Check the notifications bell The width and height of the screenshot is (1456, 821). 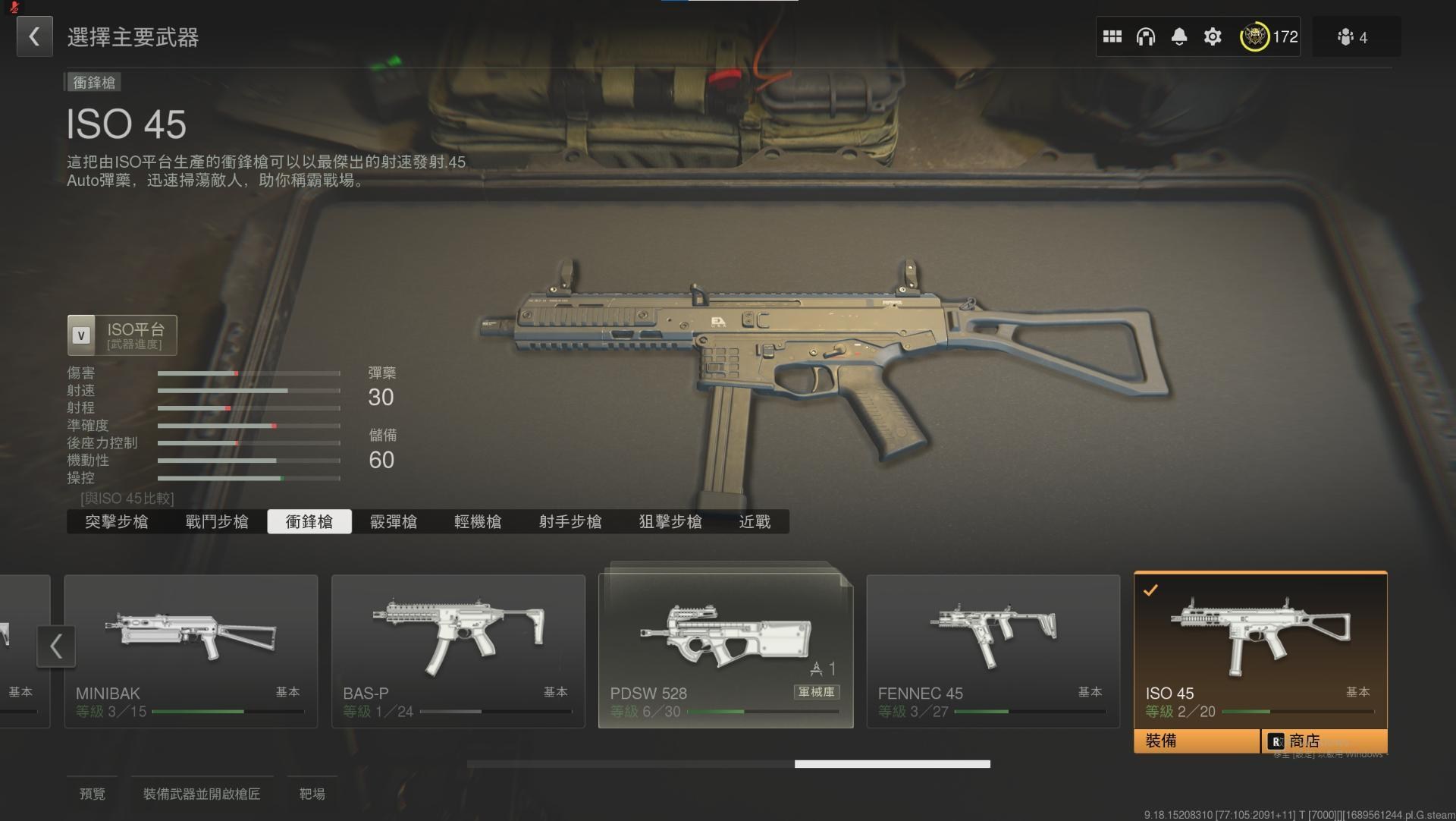click(x=1178, y=36)
